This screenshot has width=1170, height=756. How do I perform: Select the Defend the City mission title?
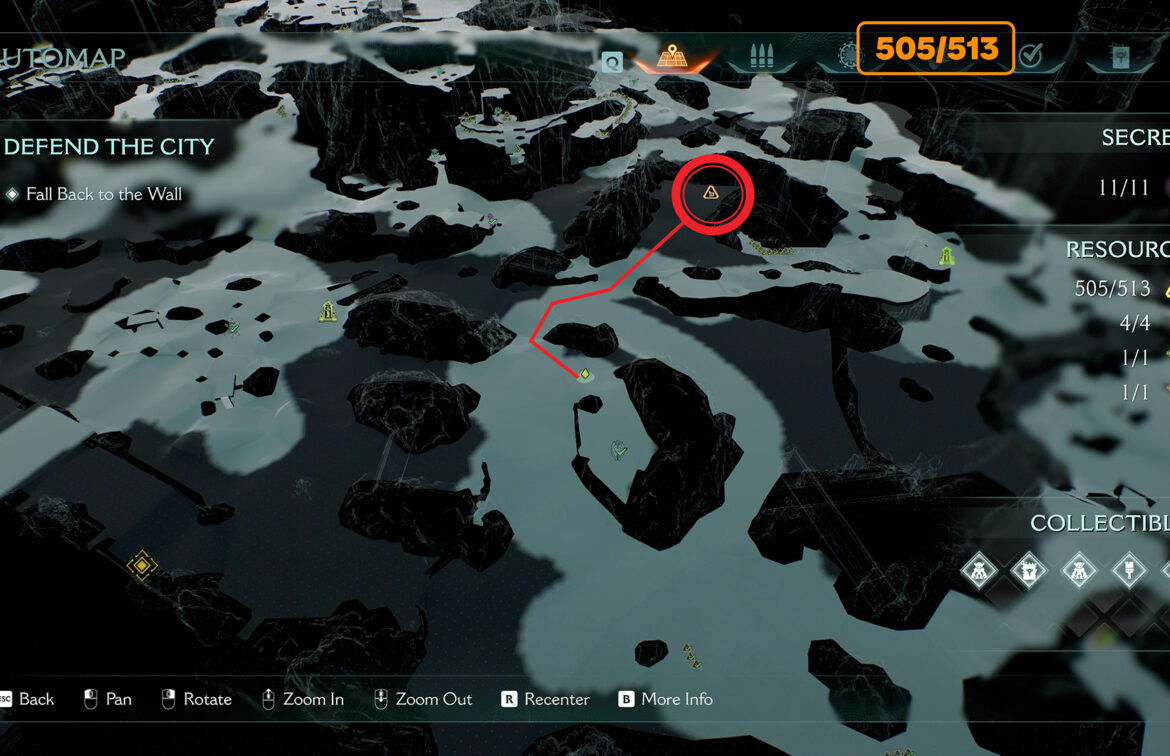coord(109,147)
